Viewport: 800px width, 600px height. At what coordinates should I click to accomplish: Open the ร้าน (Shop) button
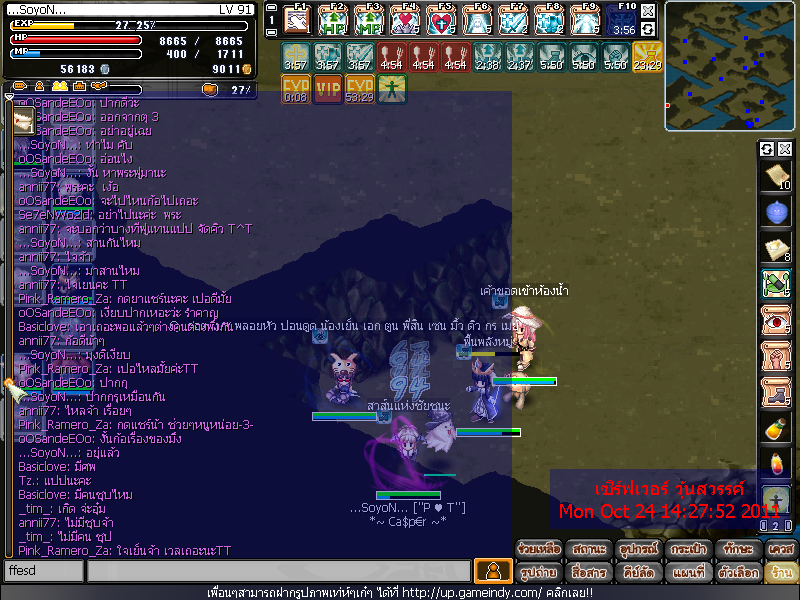(x=779, y=572)
